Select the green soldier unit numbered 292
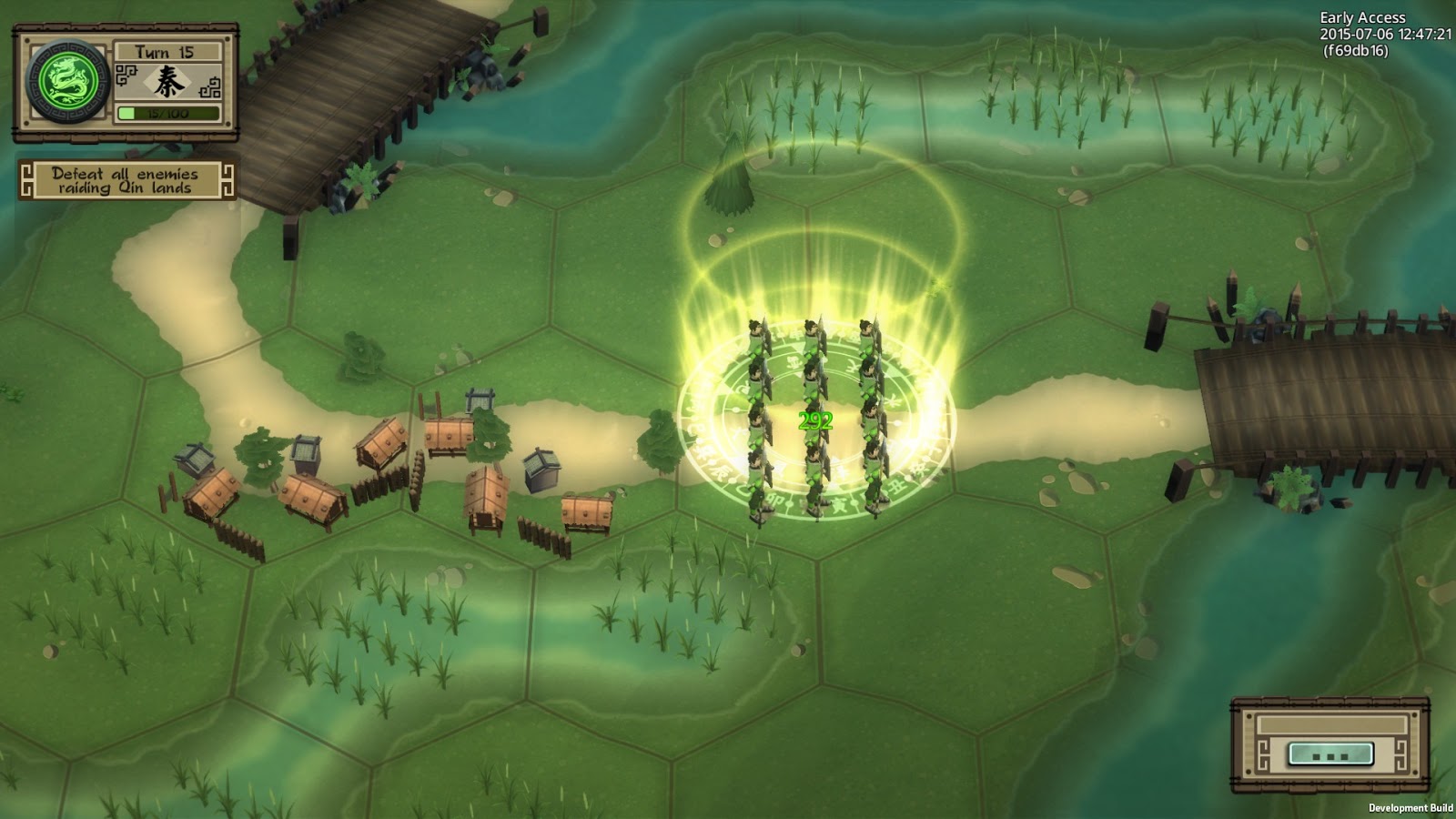This screenshot has height=819, width=1456. [814, 420]
